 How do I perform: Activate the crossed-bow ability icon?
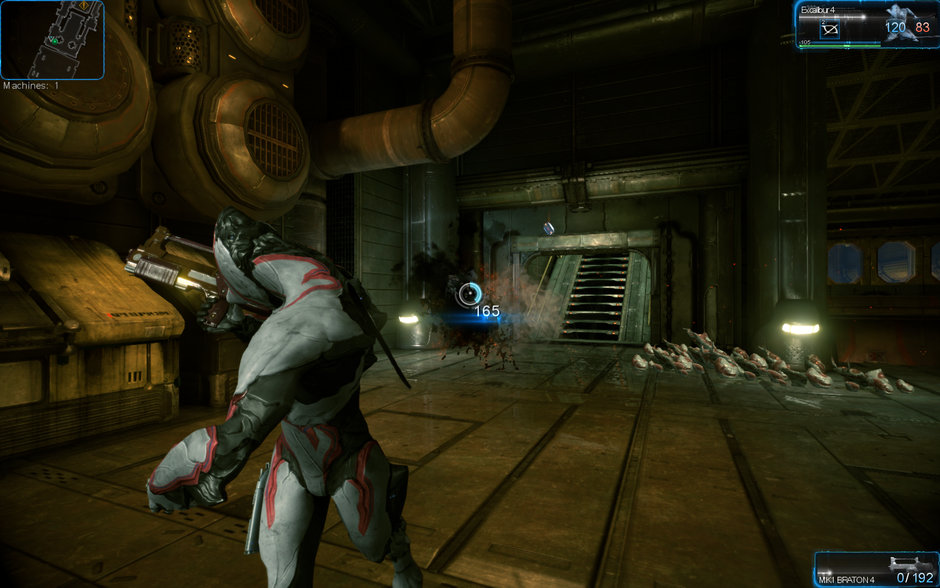(830, 30)
